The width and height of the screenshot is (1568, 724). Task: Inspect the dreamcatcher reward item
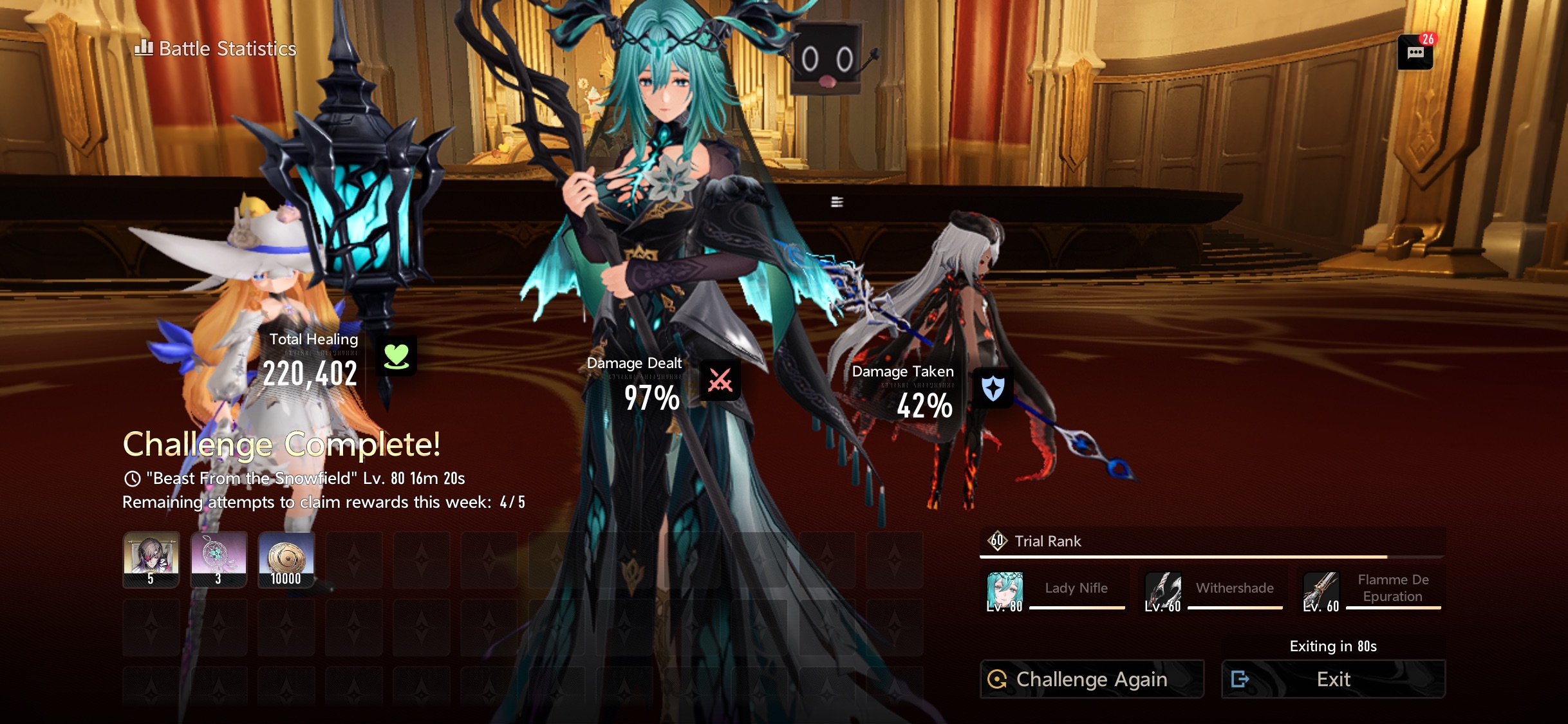pyautogui.click(x=219, y=559)
